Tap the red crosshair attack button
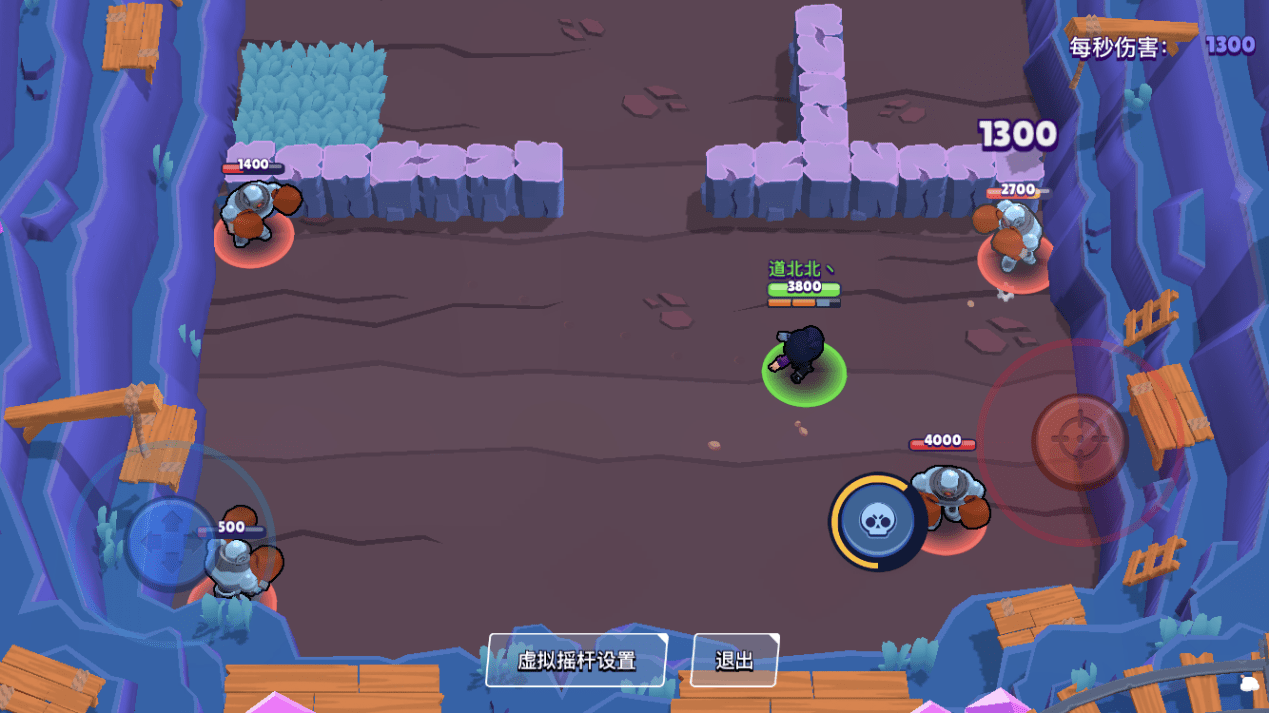Image resolution: width=1269 pixels, height=713 pixels. tap(1079, 441)
